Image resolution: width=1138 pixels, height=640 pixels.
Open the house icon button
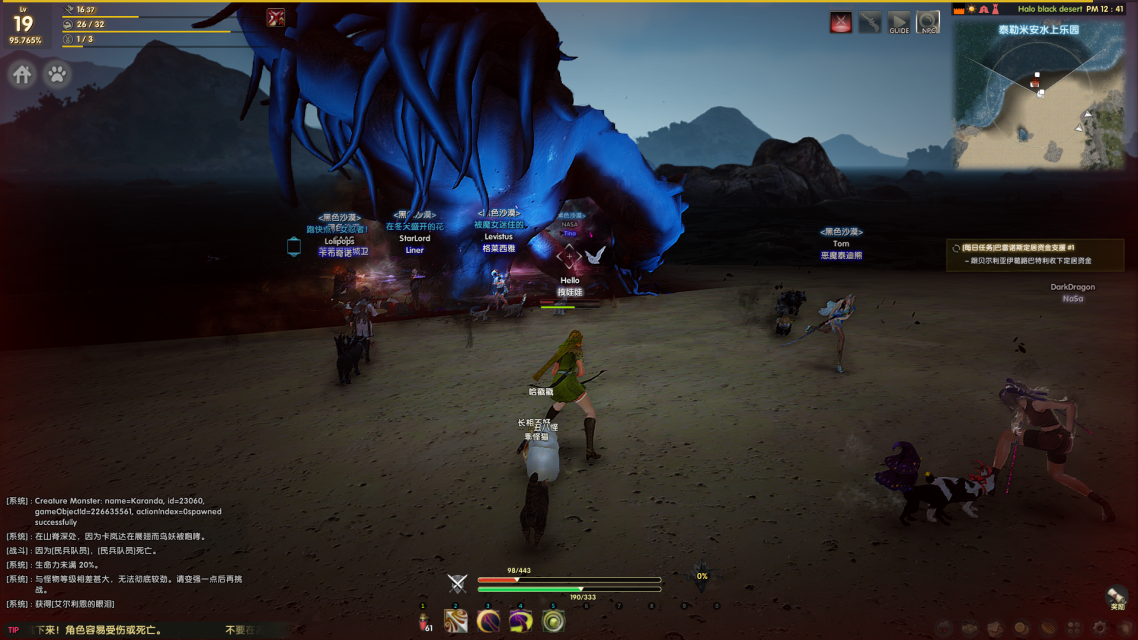(22, 75)
